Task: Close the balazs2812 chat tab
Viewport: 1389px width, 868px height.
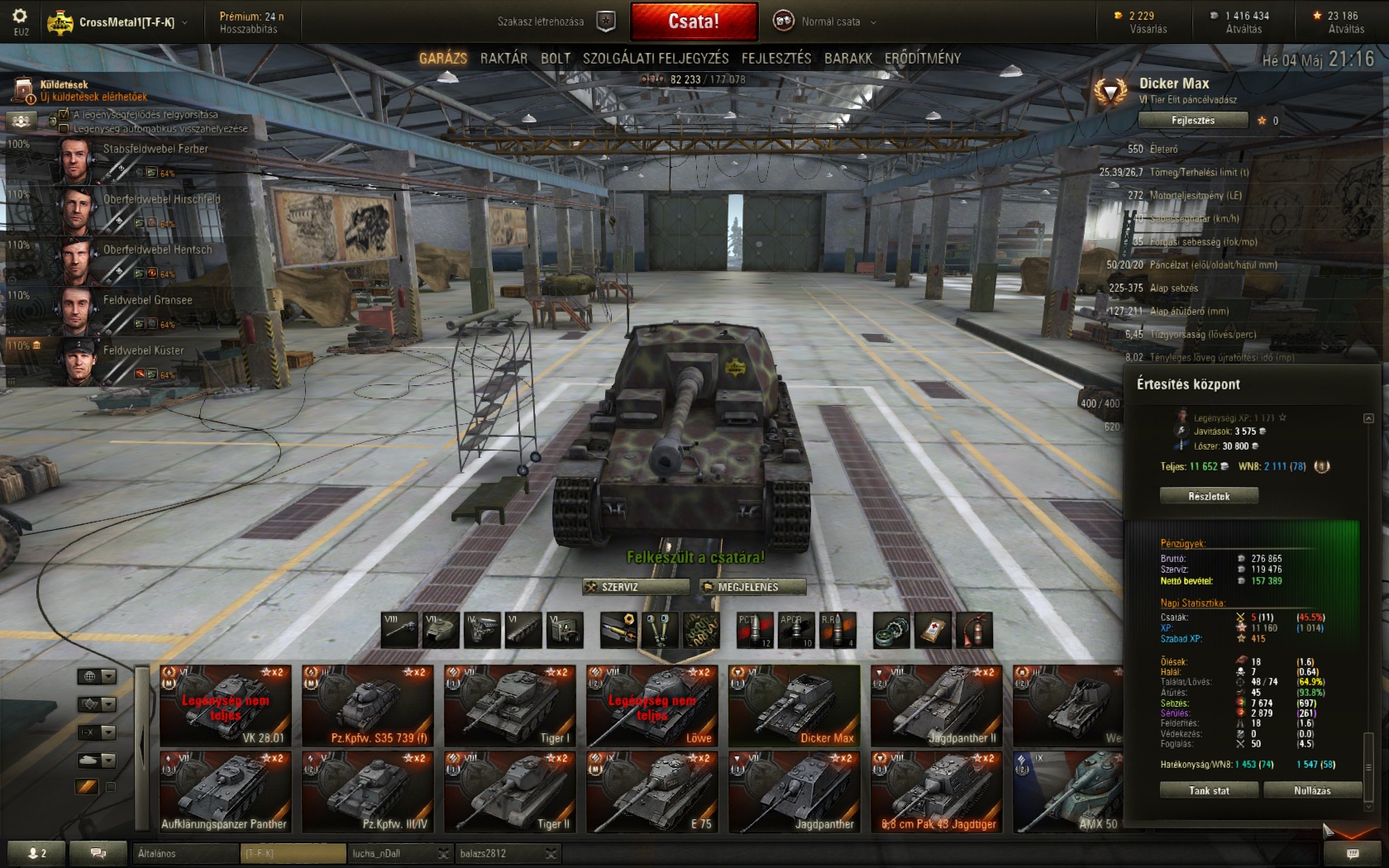Action: pyautogui.click(x=551, y=854)
